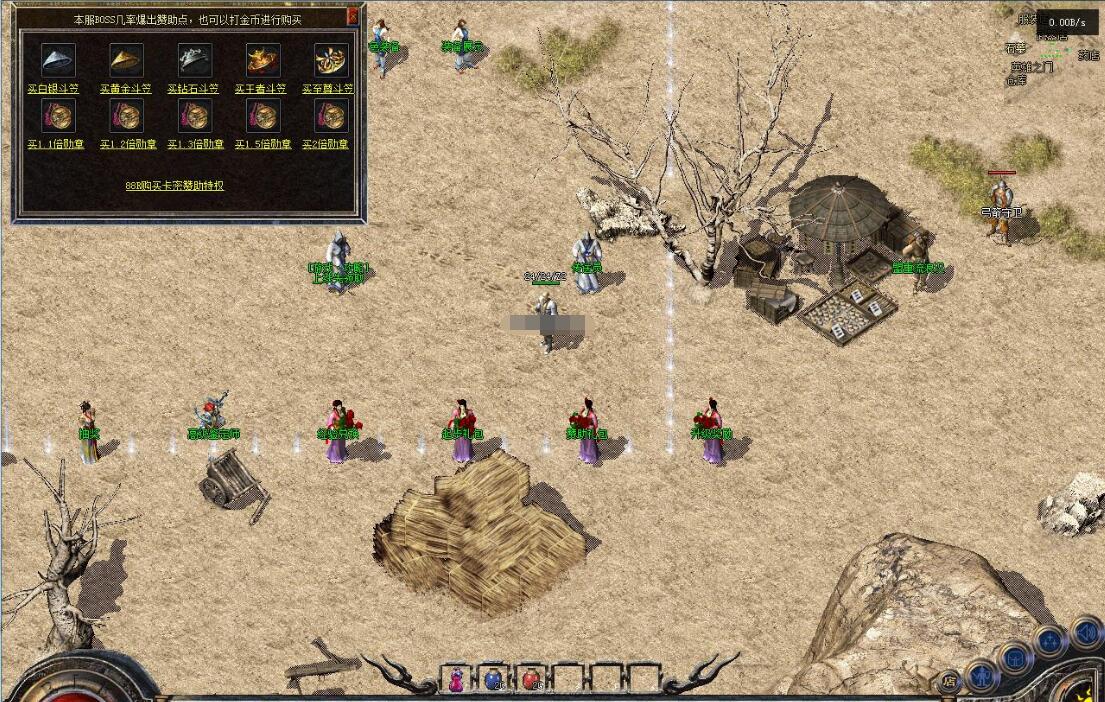This screenshot has width=1105, height=702.
Task: Close the sponsor shop panel
Action: pos(352,17)
